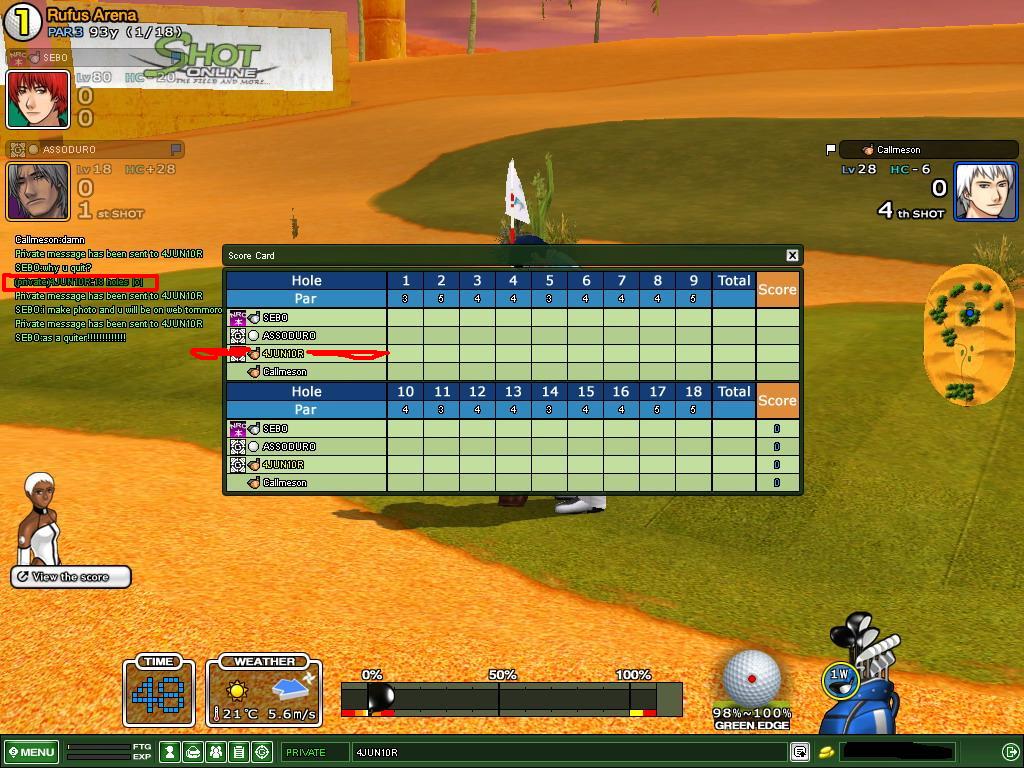Click the View the score button
Screen dimensions: 1024x768
pos(71,577)
